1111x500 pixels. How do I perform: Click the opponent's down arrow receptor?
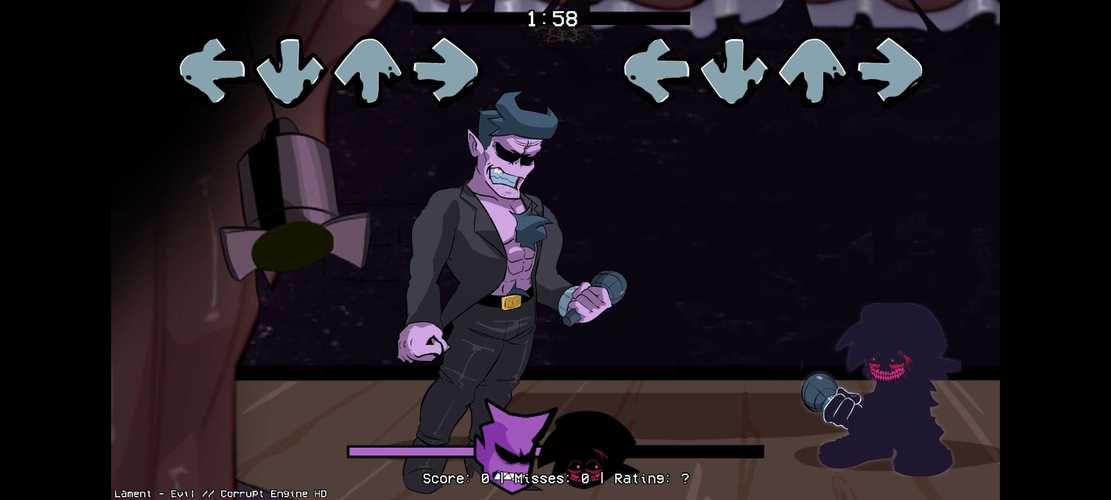(290, 70)
